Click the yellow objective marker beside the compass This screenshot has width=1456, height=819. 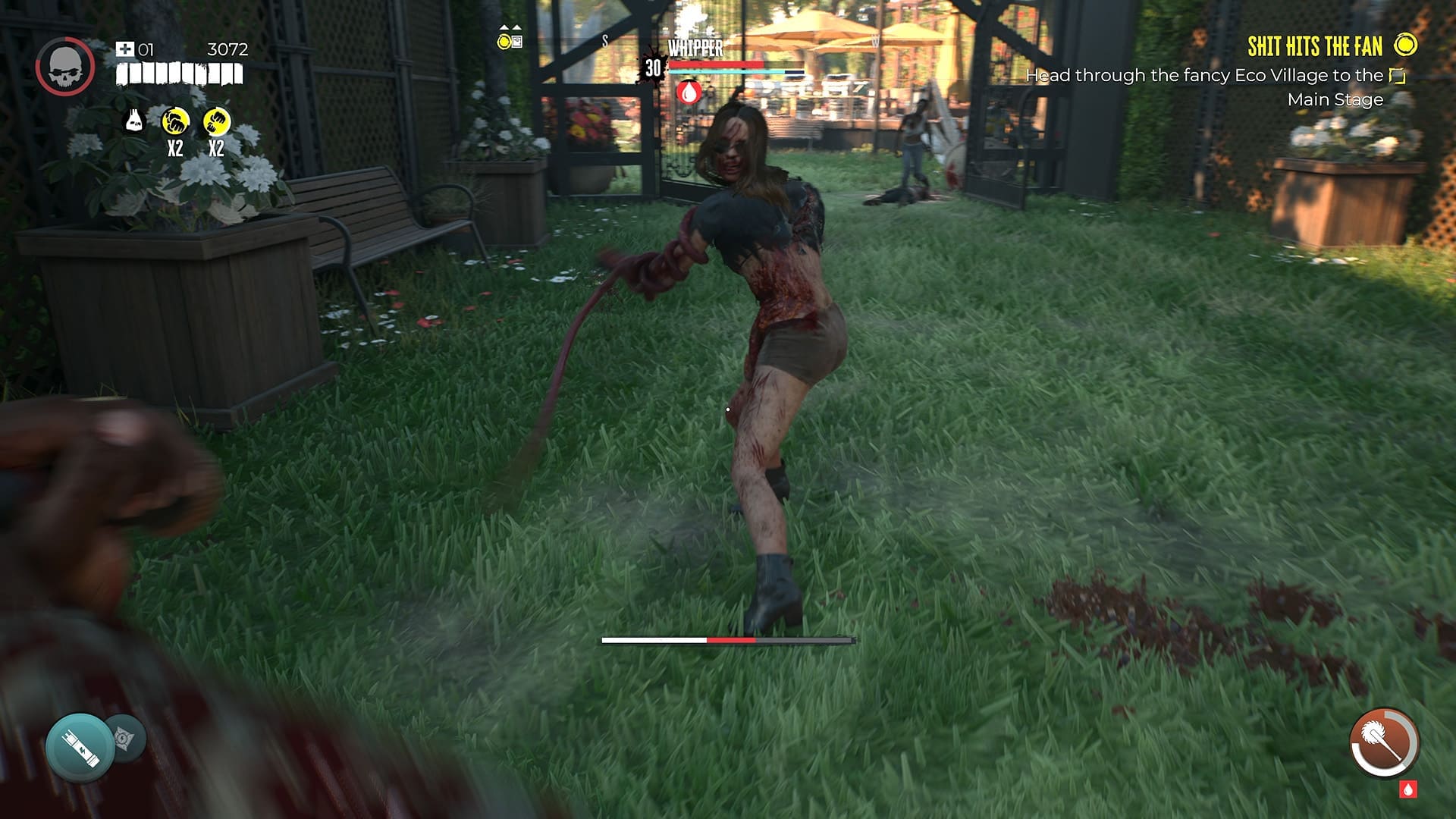pyautogui.click(x=504, y=42)
